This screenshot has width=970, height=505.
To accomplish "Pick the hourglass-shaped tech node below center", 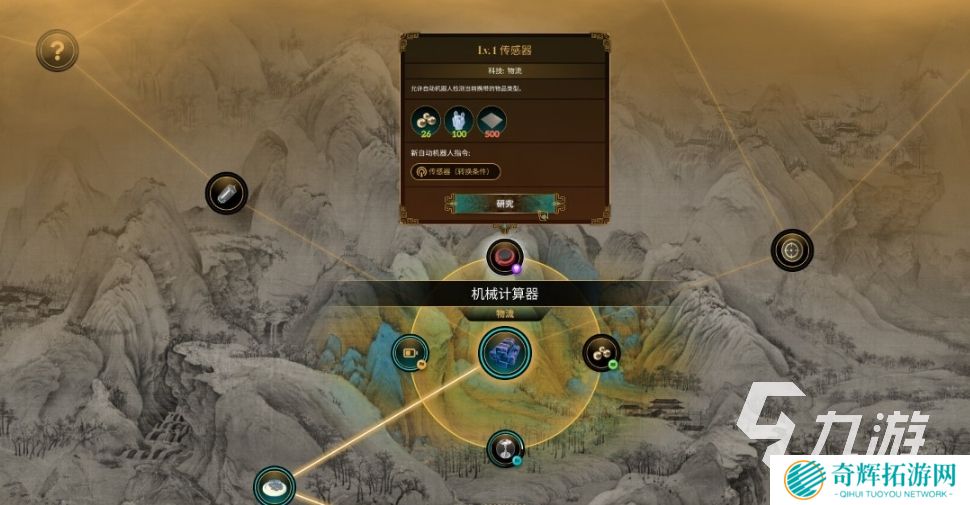I will (x=505, y=448).
